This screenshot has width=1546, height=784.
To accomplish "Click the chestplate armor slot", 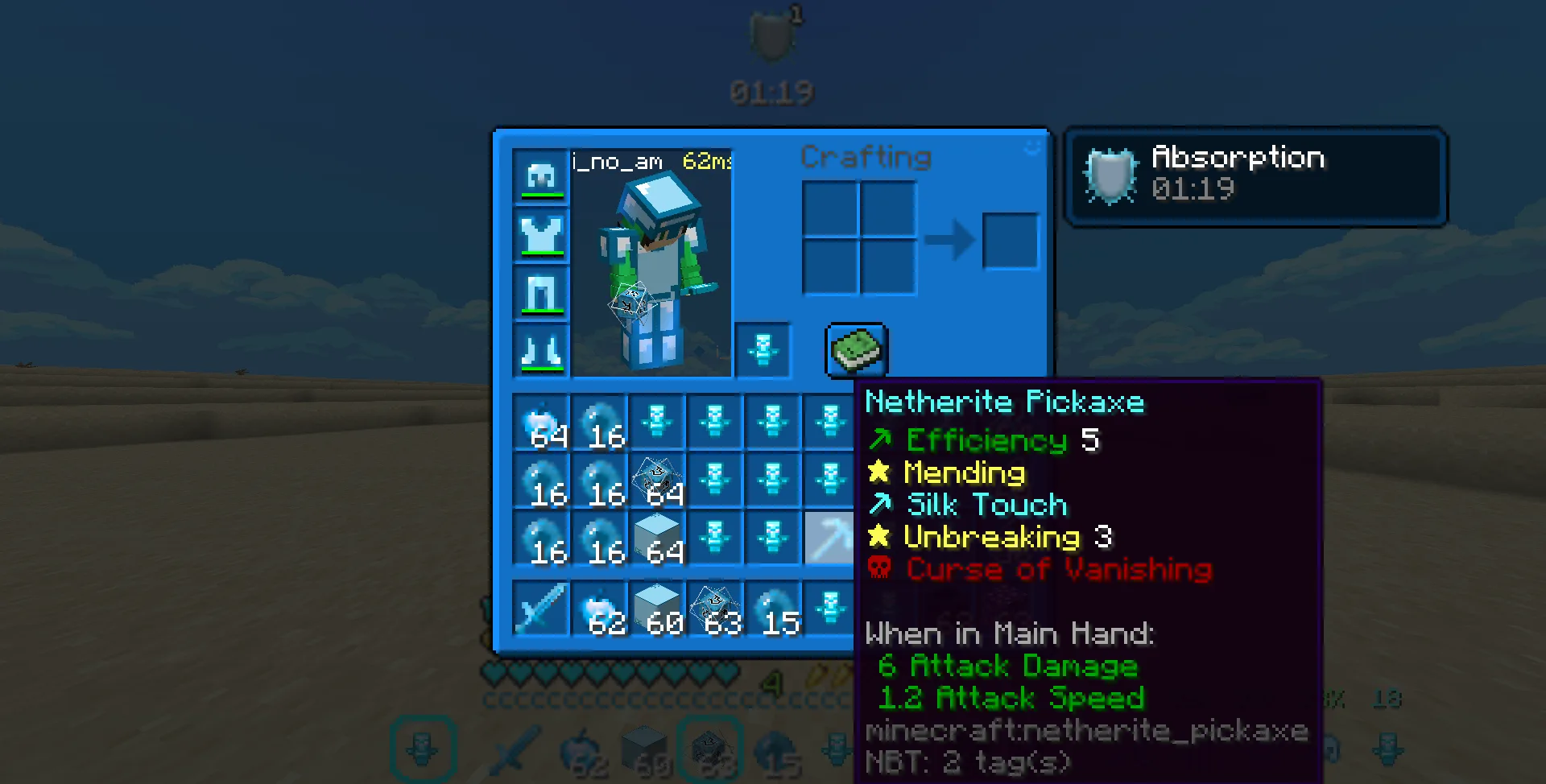I will point(541,233).
